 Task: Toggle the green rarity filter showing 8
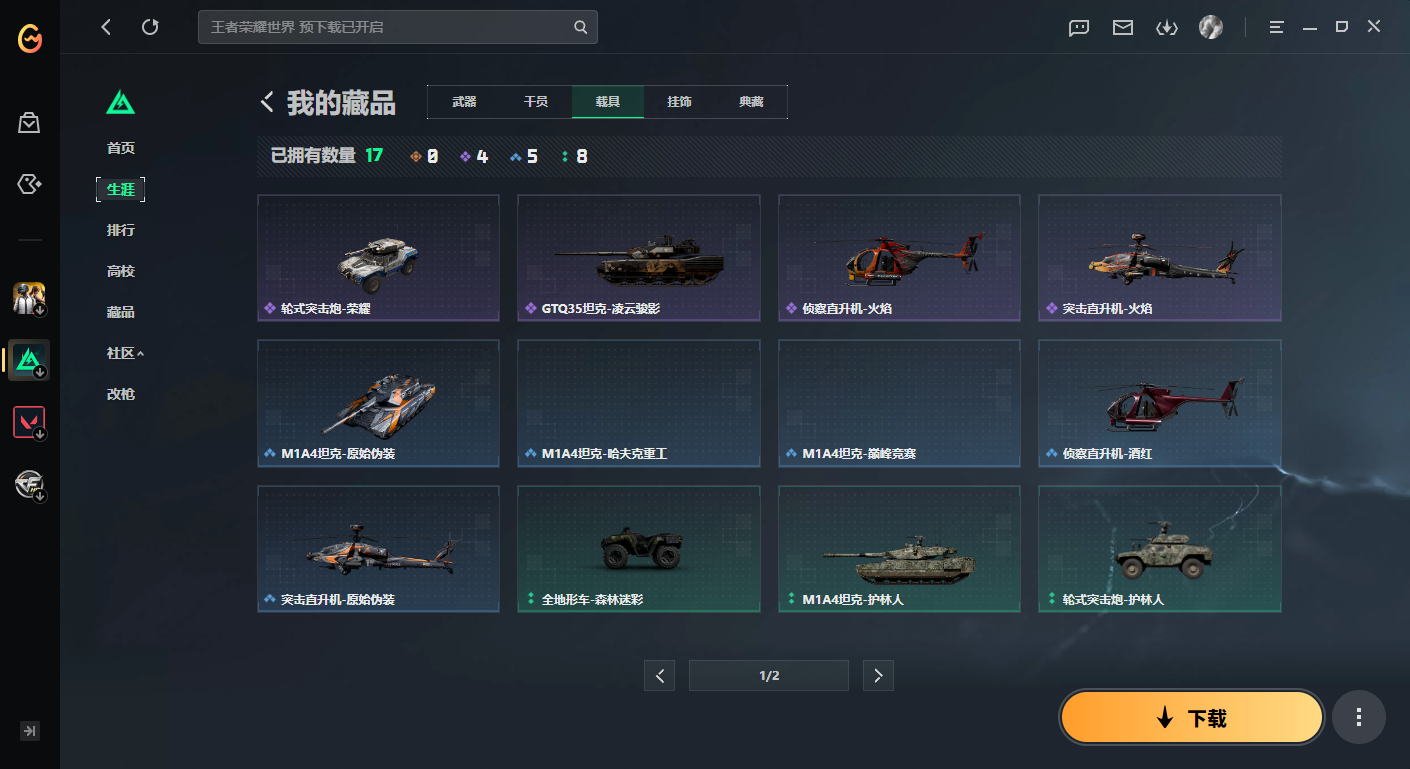click(572, 156)
